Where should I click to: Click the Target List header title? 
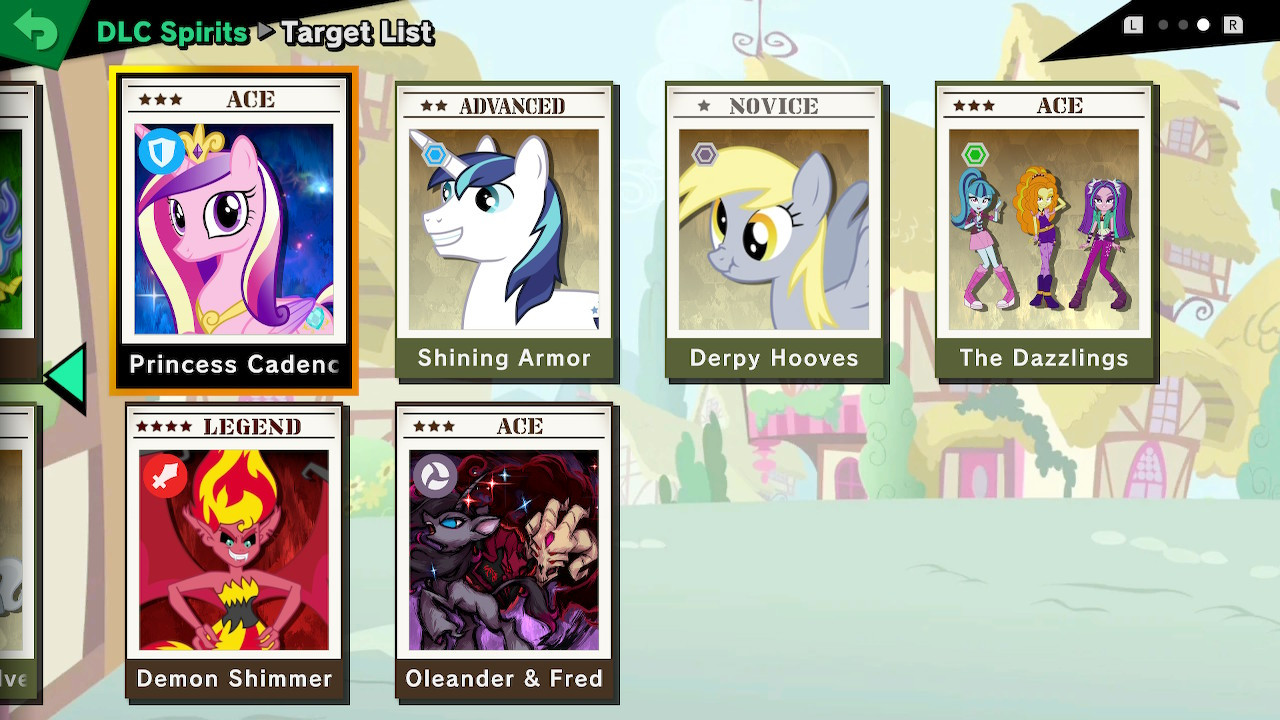click(357, 34)
